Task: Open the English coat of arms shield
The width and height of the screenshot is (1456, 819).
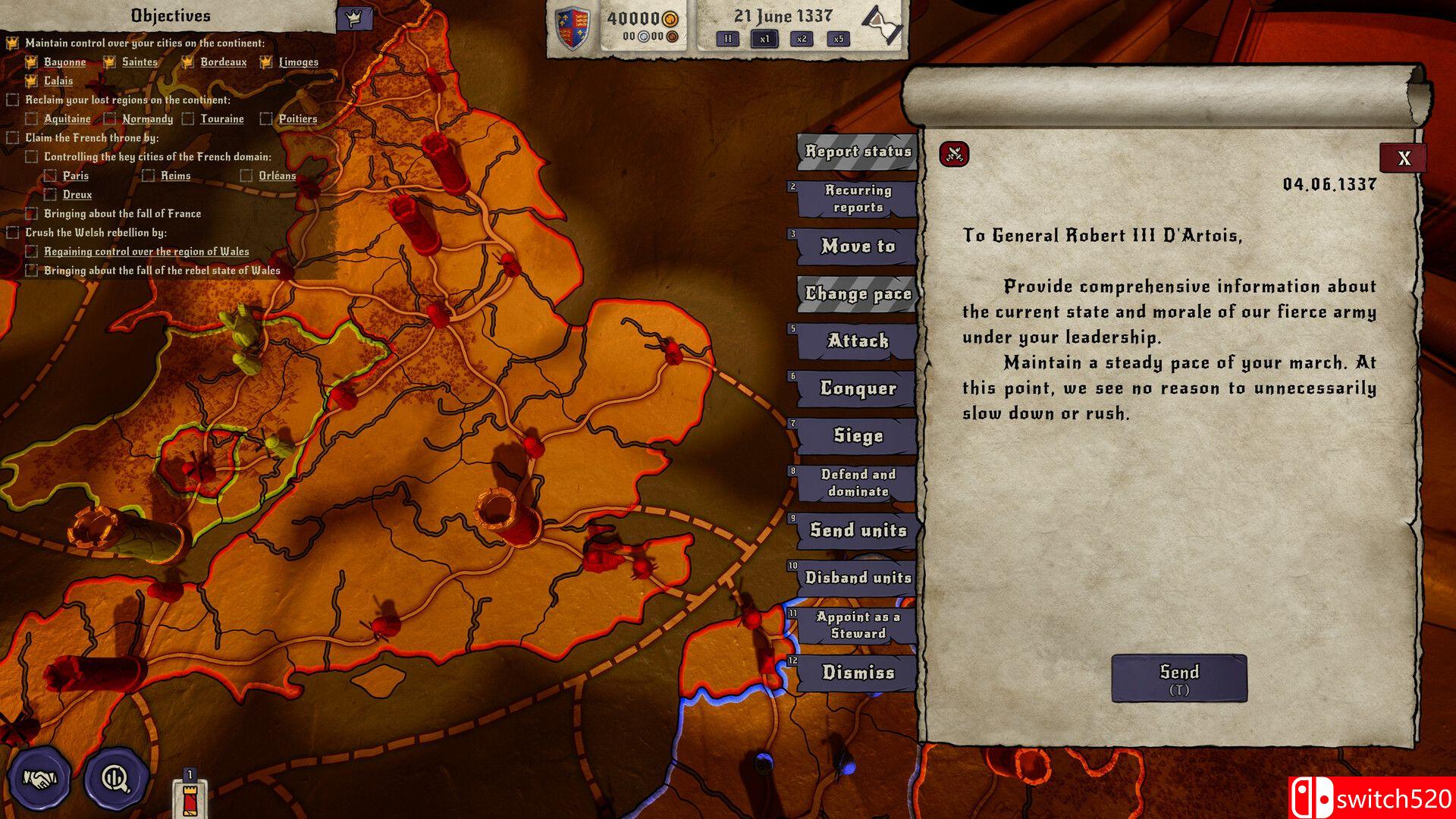Action: tap(573, 29)
